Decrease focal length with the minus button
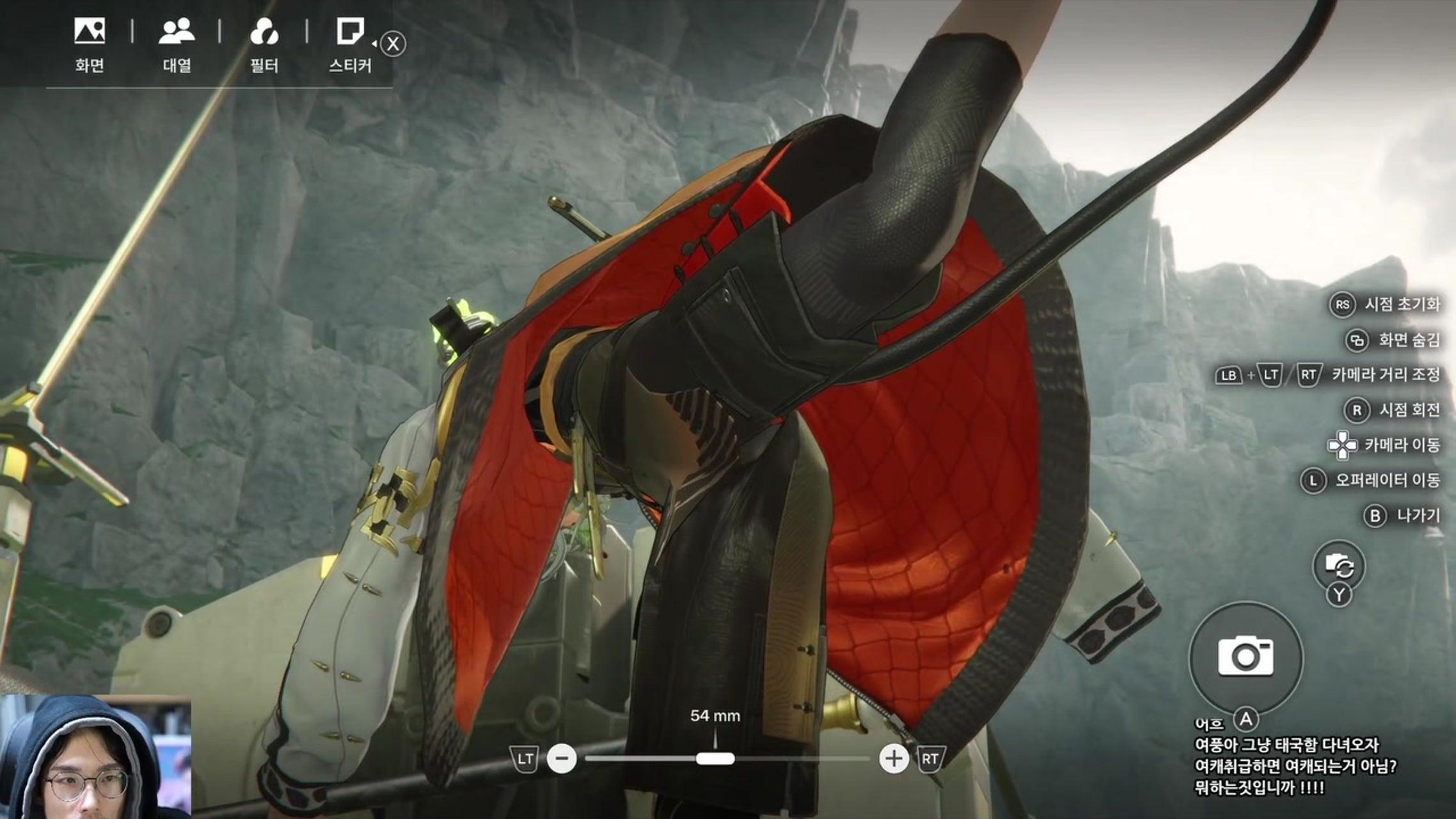Viewport: 1456px width, 819px height. (x=562, y=759)
